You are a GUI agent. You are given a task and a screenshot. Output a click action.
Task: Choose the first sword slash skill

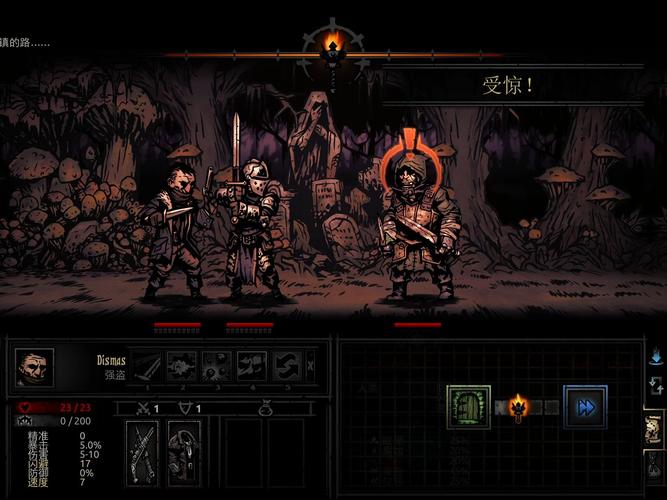click(x=149, y=365)
